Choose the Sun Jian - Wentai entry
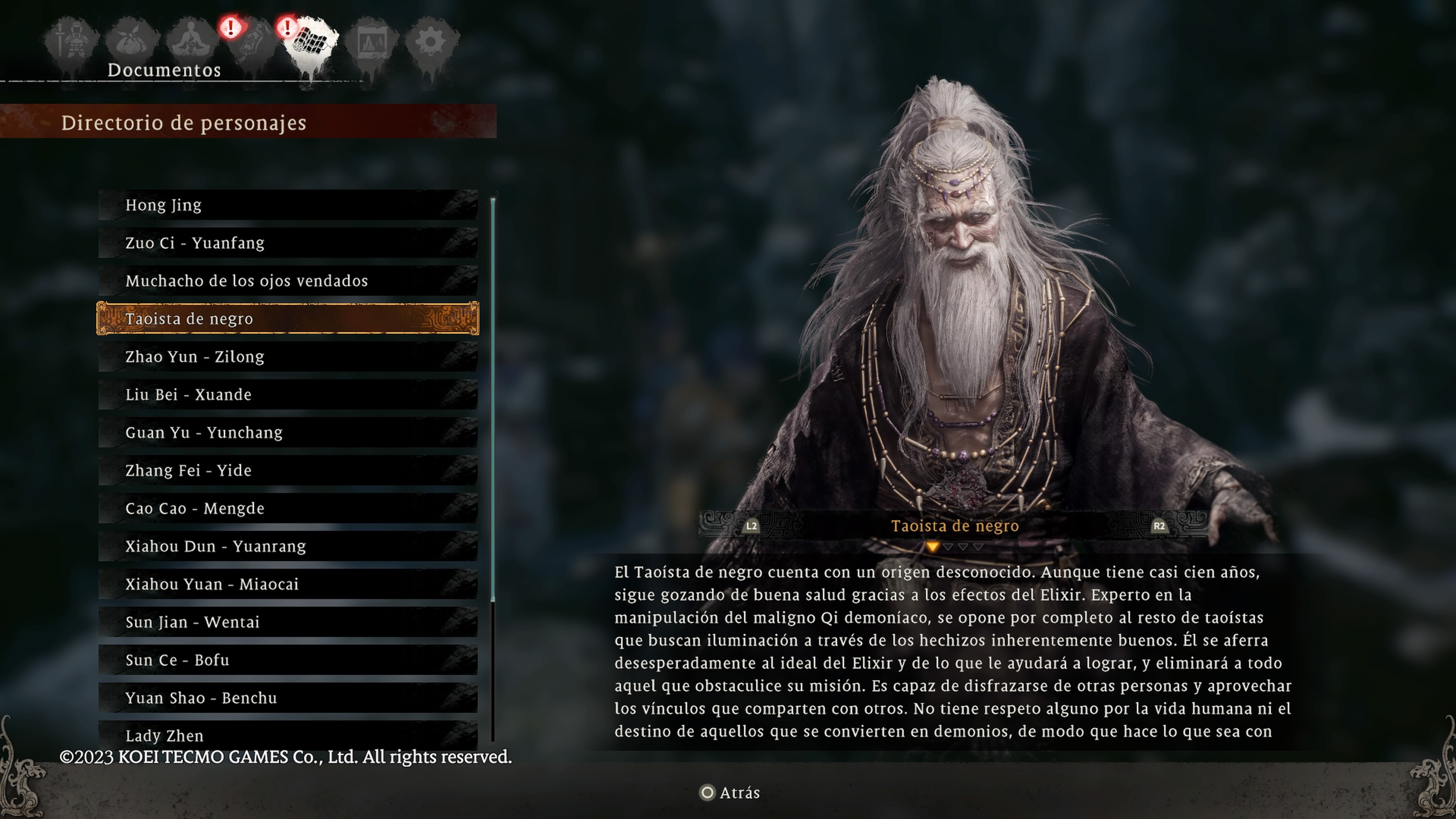The image size is (1456, 819). tap(288, 622)
